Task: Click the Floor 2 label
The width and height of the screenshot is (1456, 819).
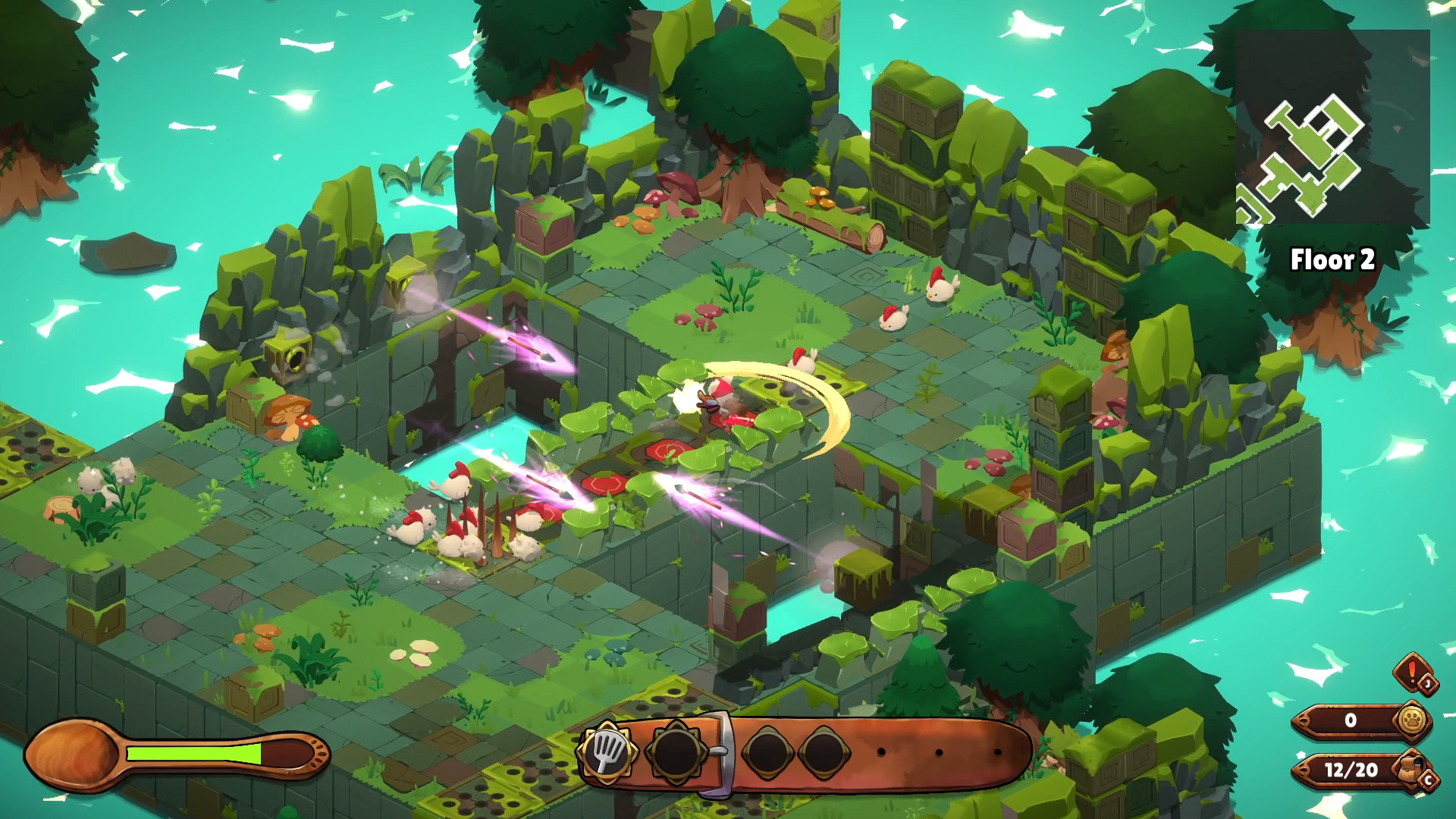Action: pyautogui.click(x=1335, y=260)
